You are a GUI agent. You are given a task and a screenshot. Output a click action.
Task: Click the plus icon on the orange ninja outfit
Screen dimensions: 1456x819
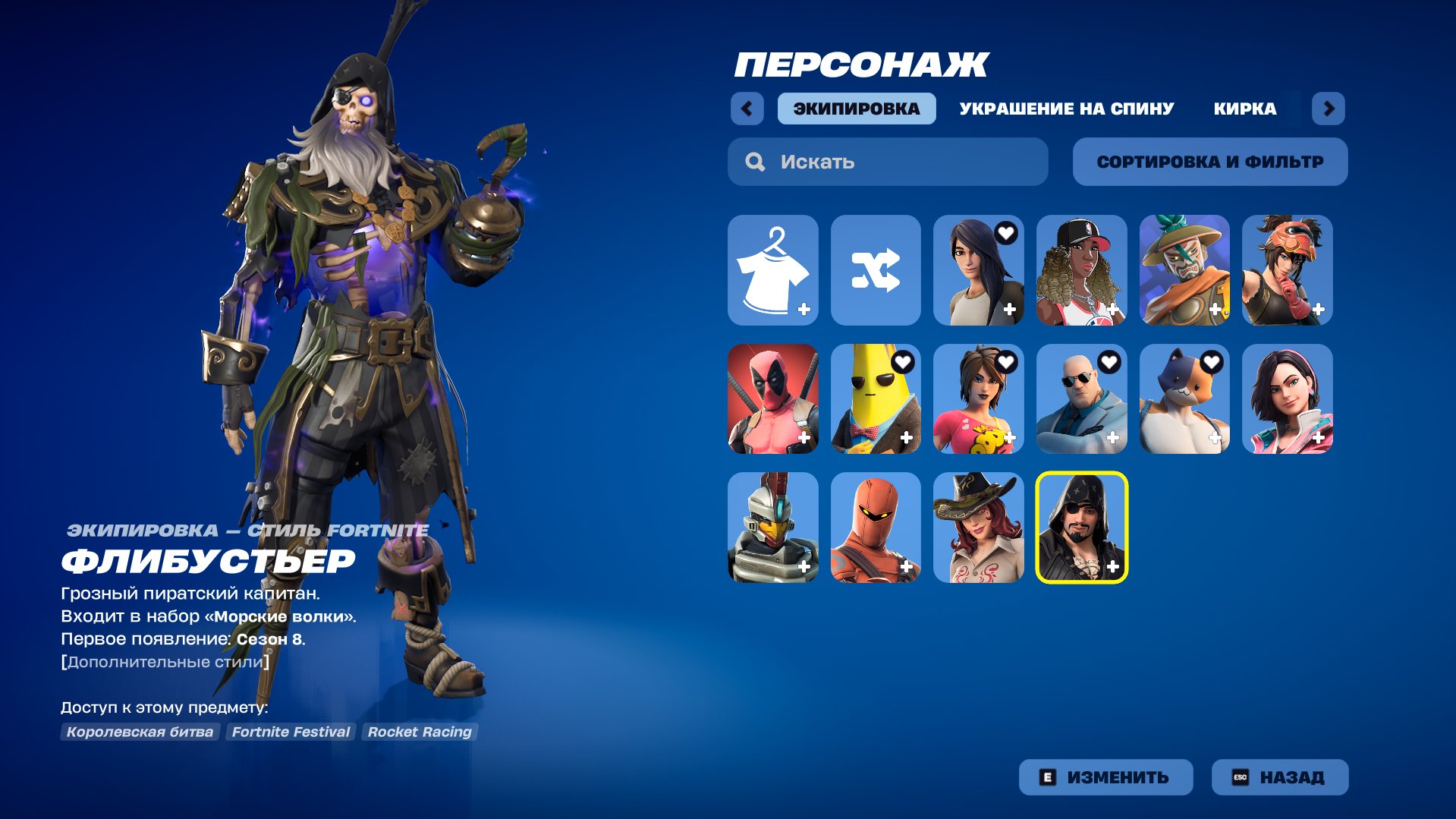point(907,565)
